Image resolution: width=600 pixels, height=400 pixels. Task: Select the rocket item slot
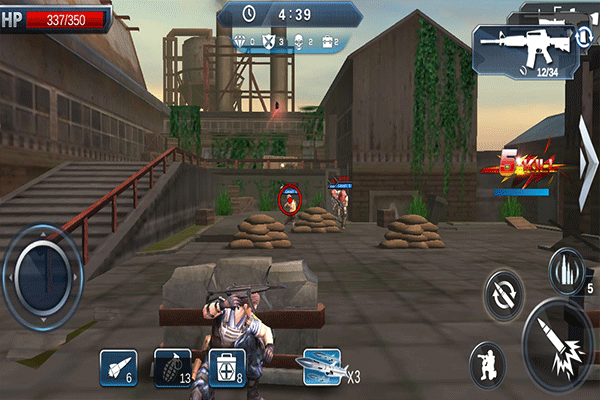point(118,368)
